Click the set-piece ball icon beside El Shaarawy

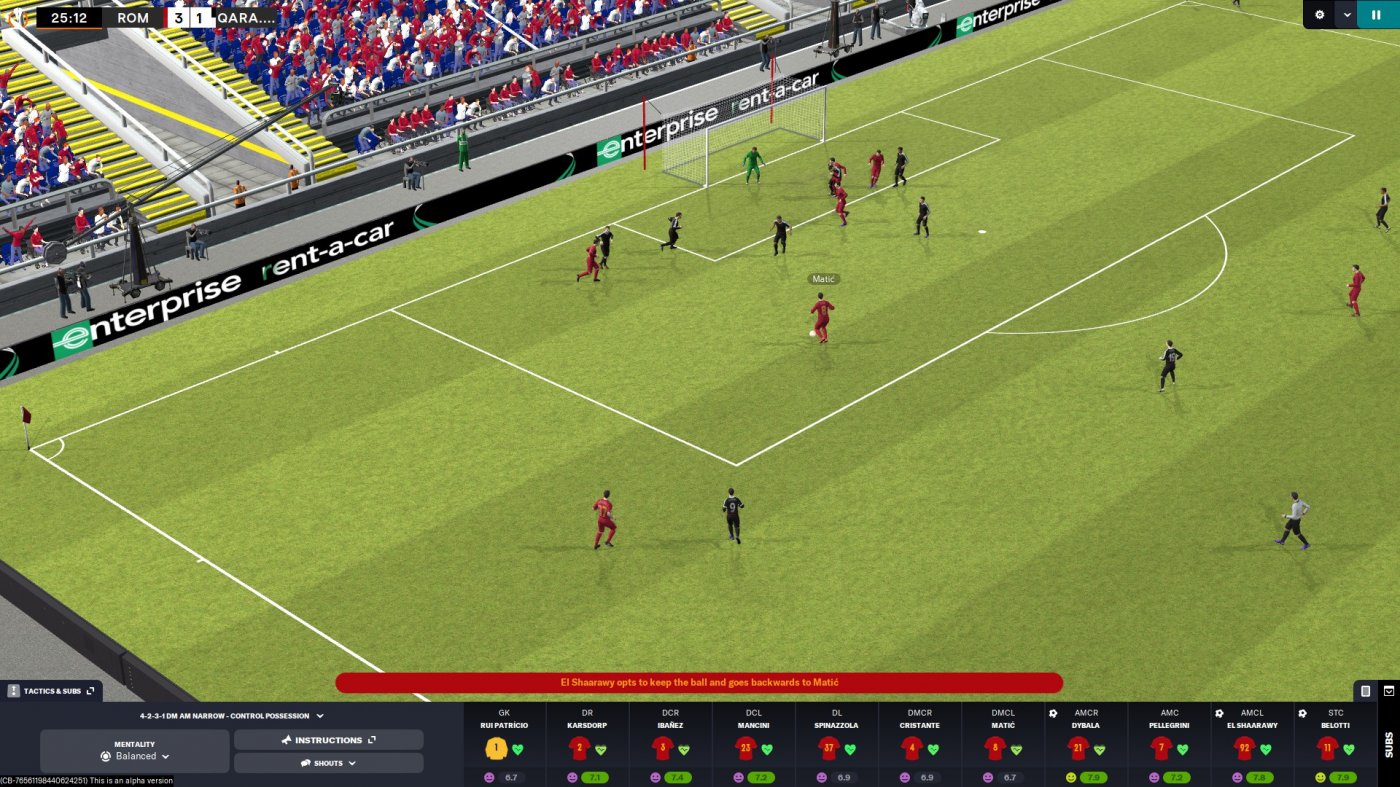click(1219, 712)
